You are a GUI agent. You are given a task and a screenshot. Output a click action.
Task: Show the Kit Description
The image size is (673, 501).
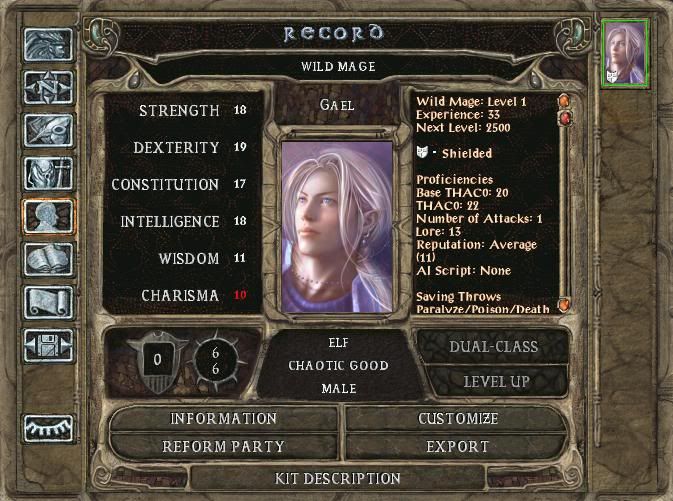pyautogui.click(x=337, y=479)
